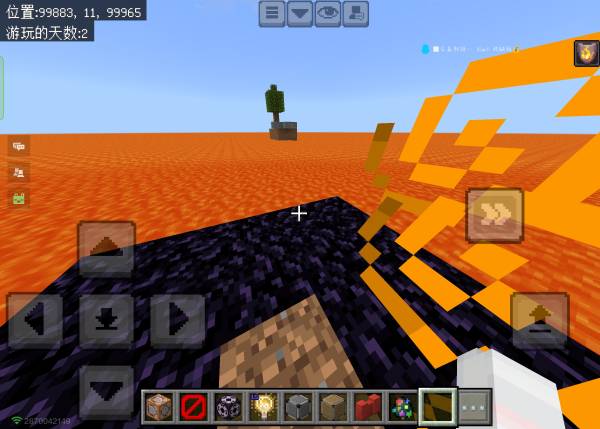Open the flame badge icon at top right

click(586, 53)
